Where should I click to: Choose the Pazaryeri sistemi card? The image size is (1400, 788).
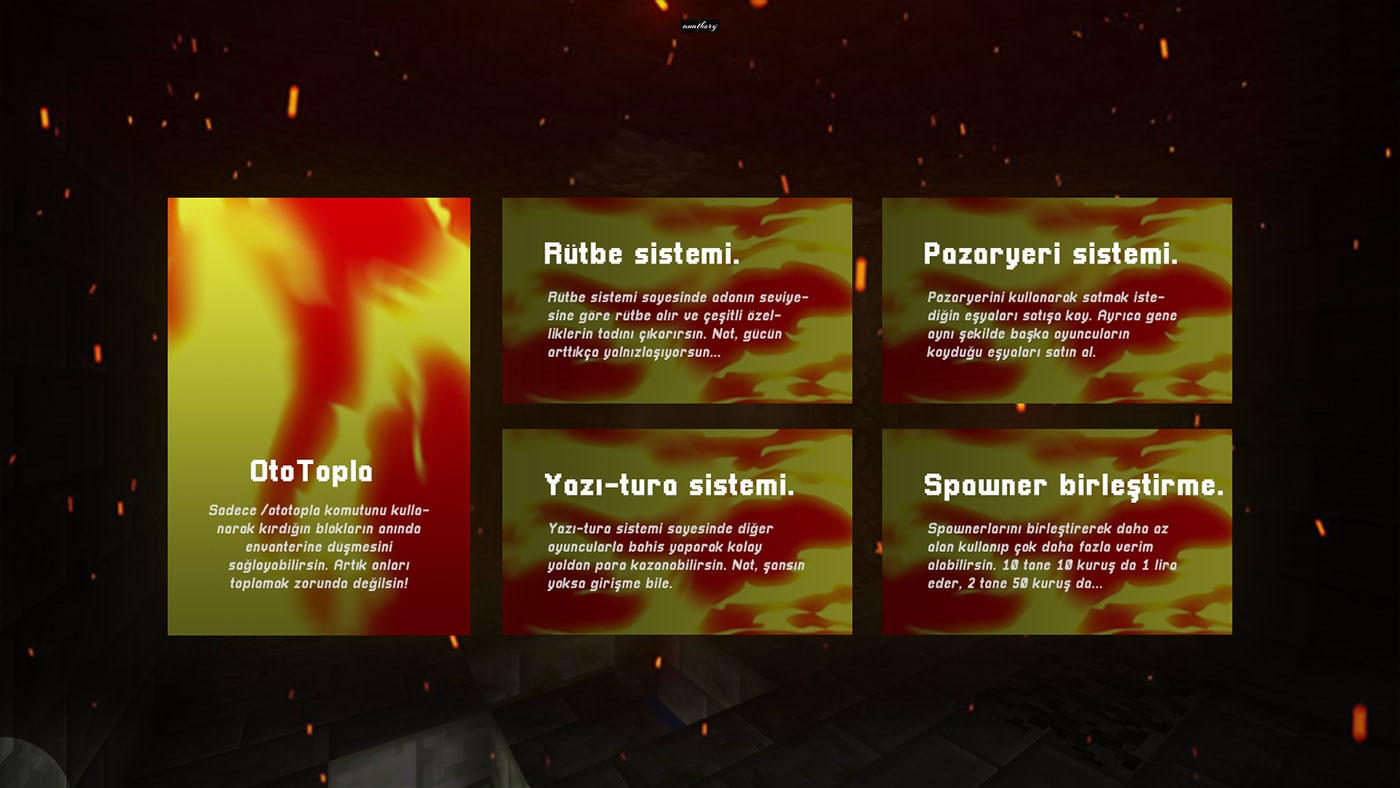point(1056,300)
